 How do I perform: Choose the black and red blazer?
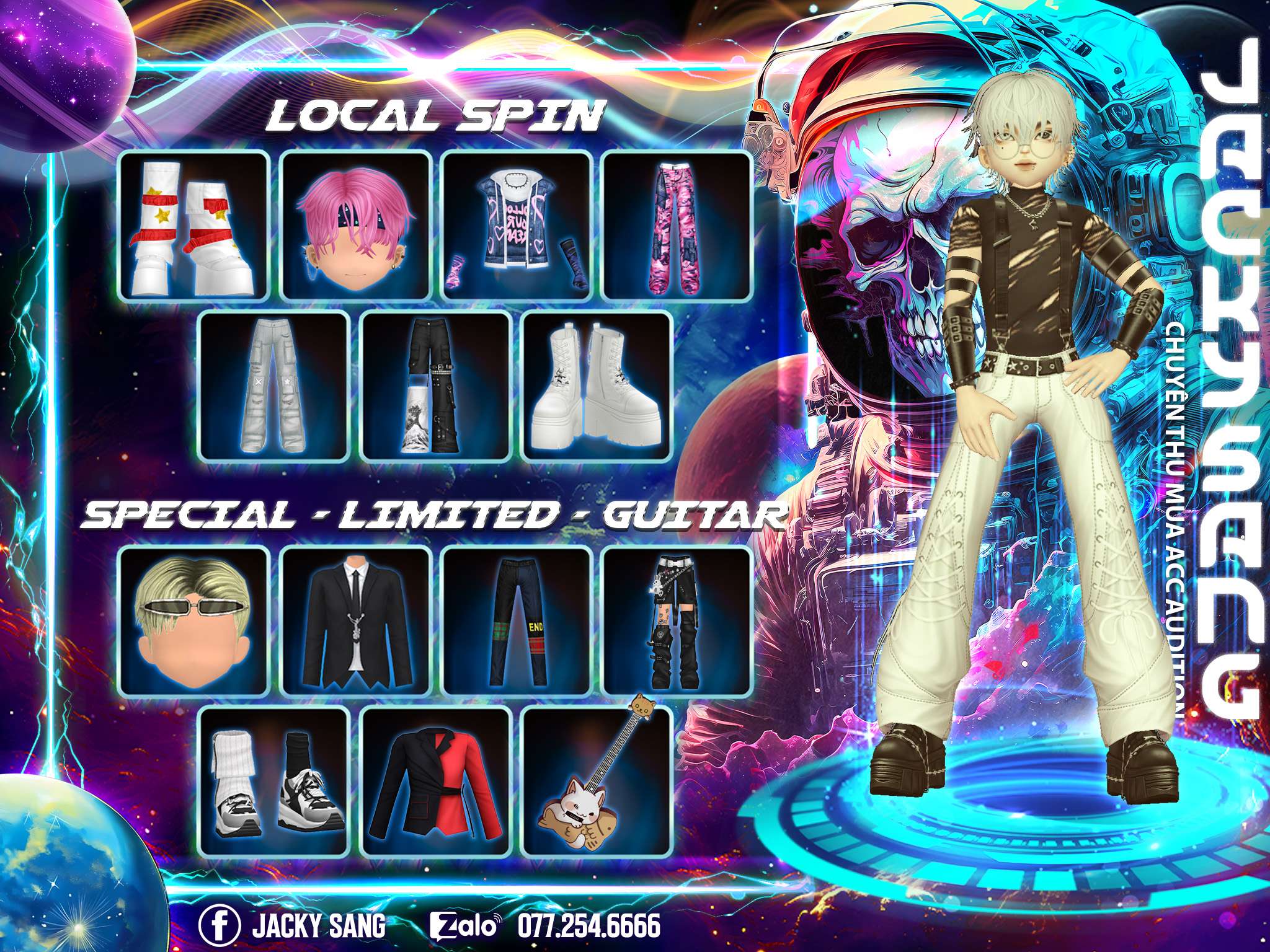436,782
